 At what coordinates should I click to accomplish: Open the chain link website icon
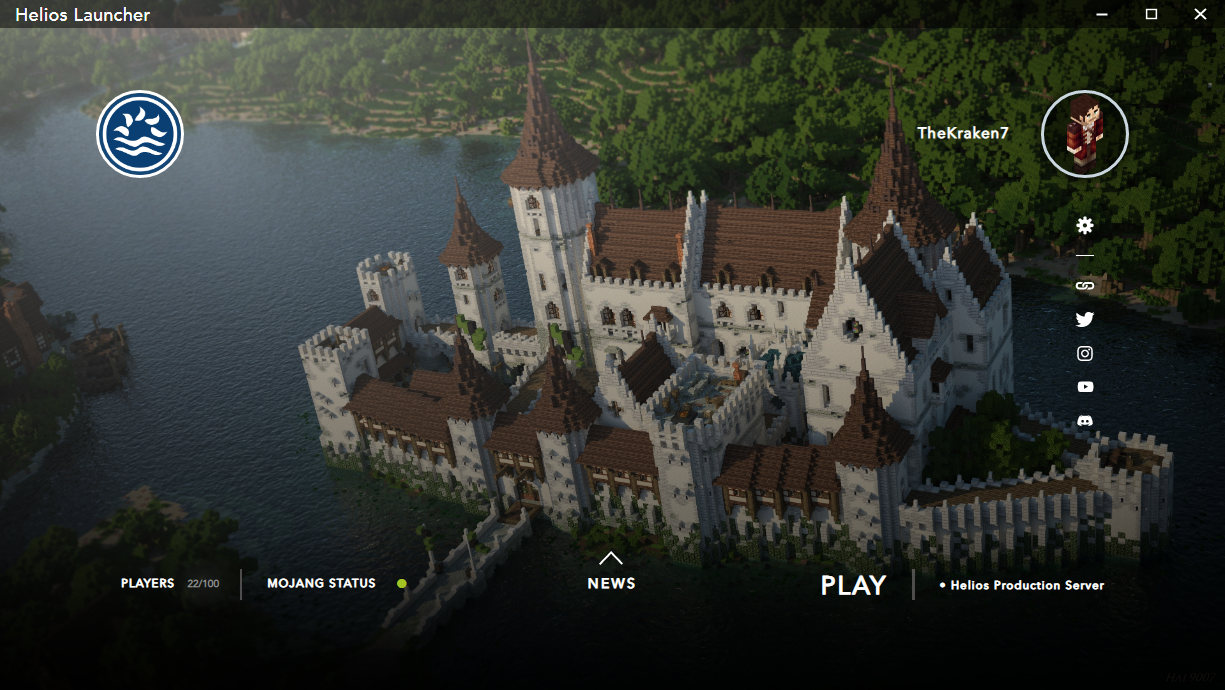tap(1085, 286)
